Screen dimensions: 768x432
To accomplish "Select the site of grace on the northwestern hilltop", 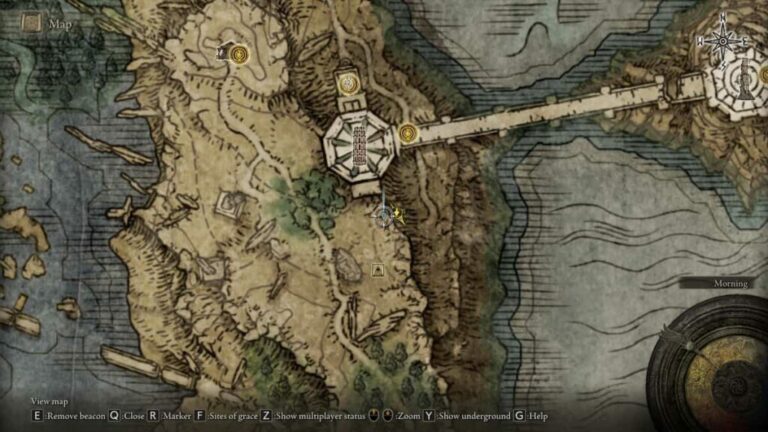I will (238, 54).
